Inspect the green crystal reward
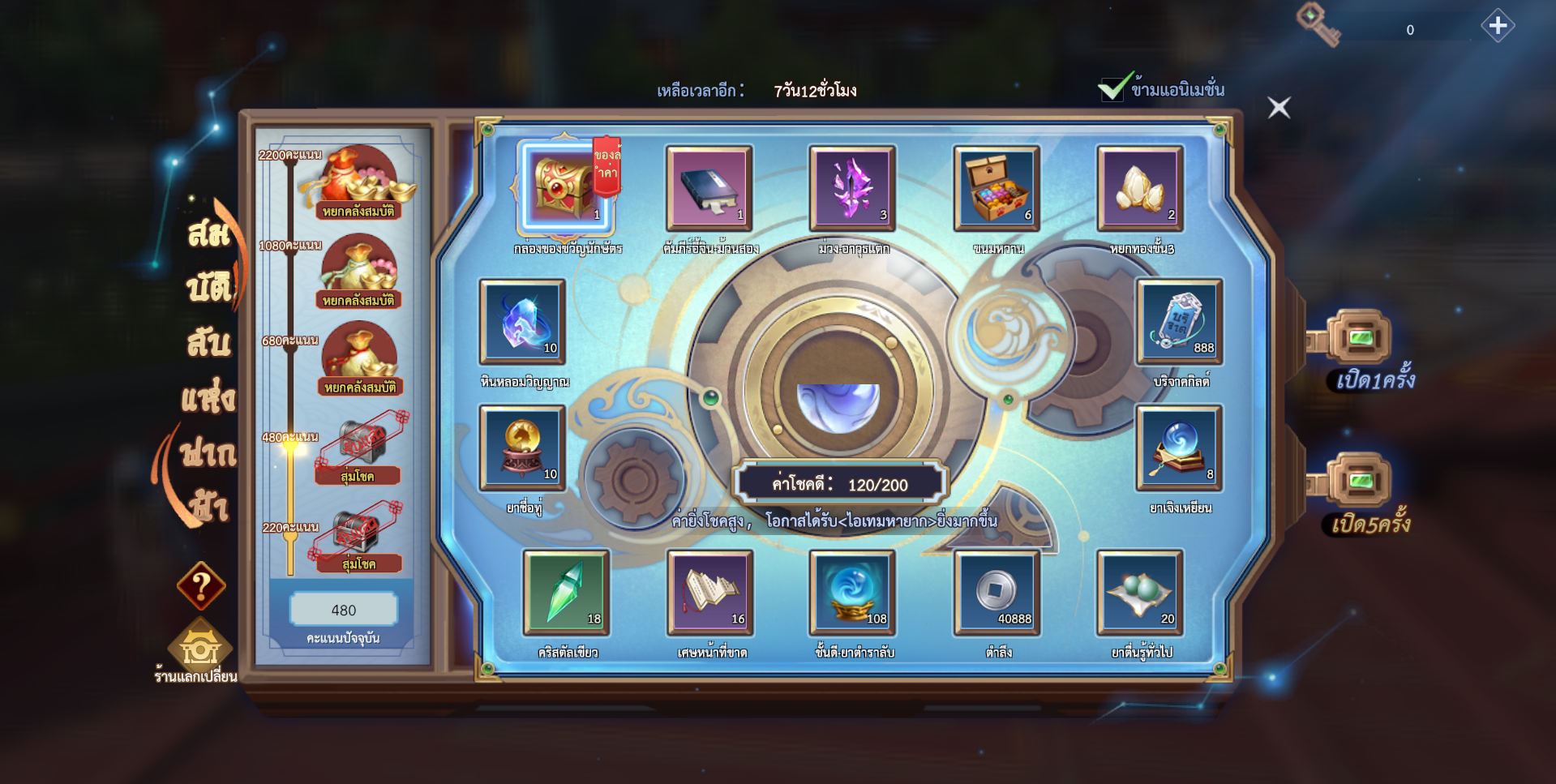 566,592
